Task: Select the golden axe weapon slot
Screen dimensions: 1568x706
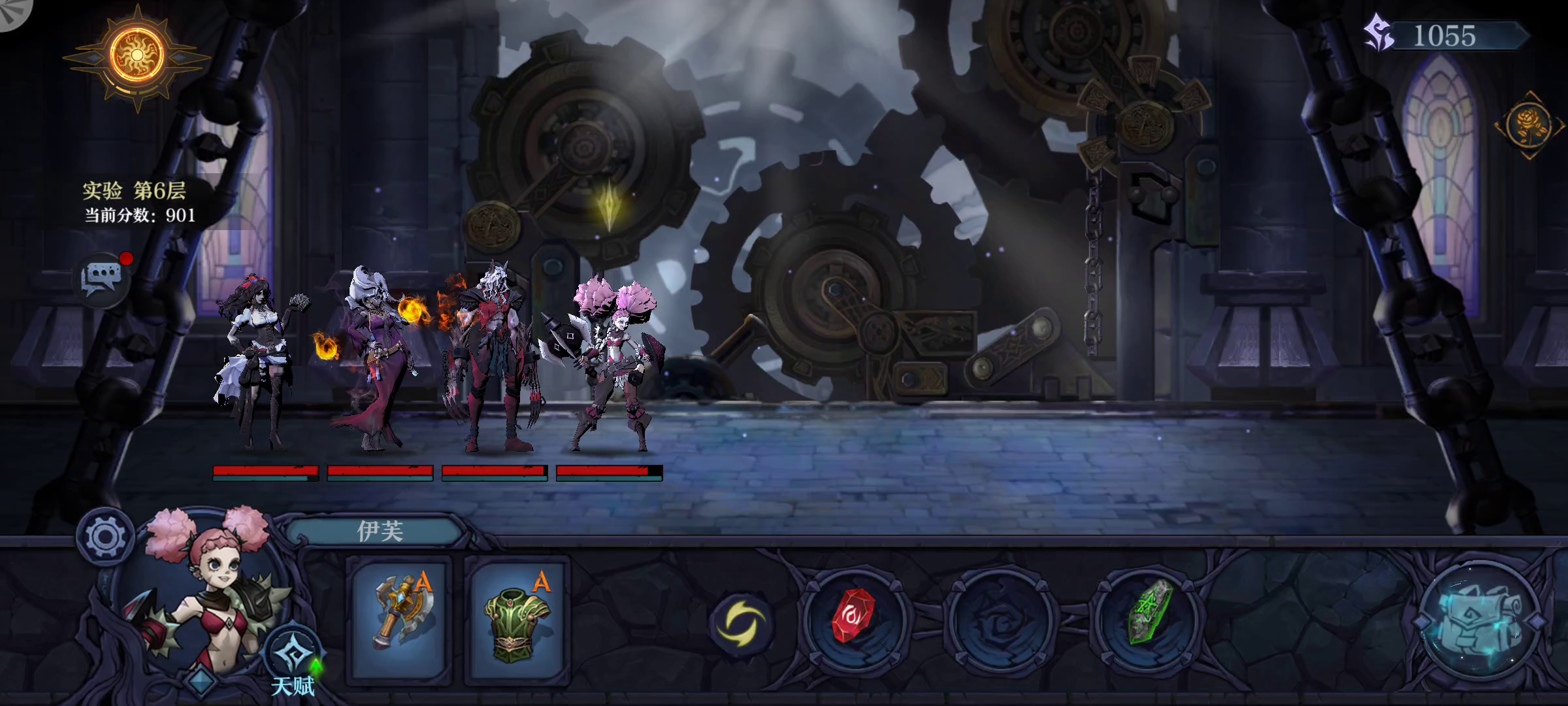Action: (399, 618)
